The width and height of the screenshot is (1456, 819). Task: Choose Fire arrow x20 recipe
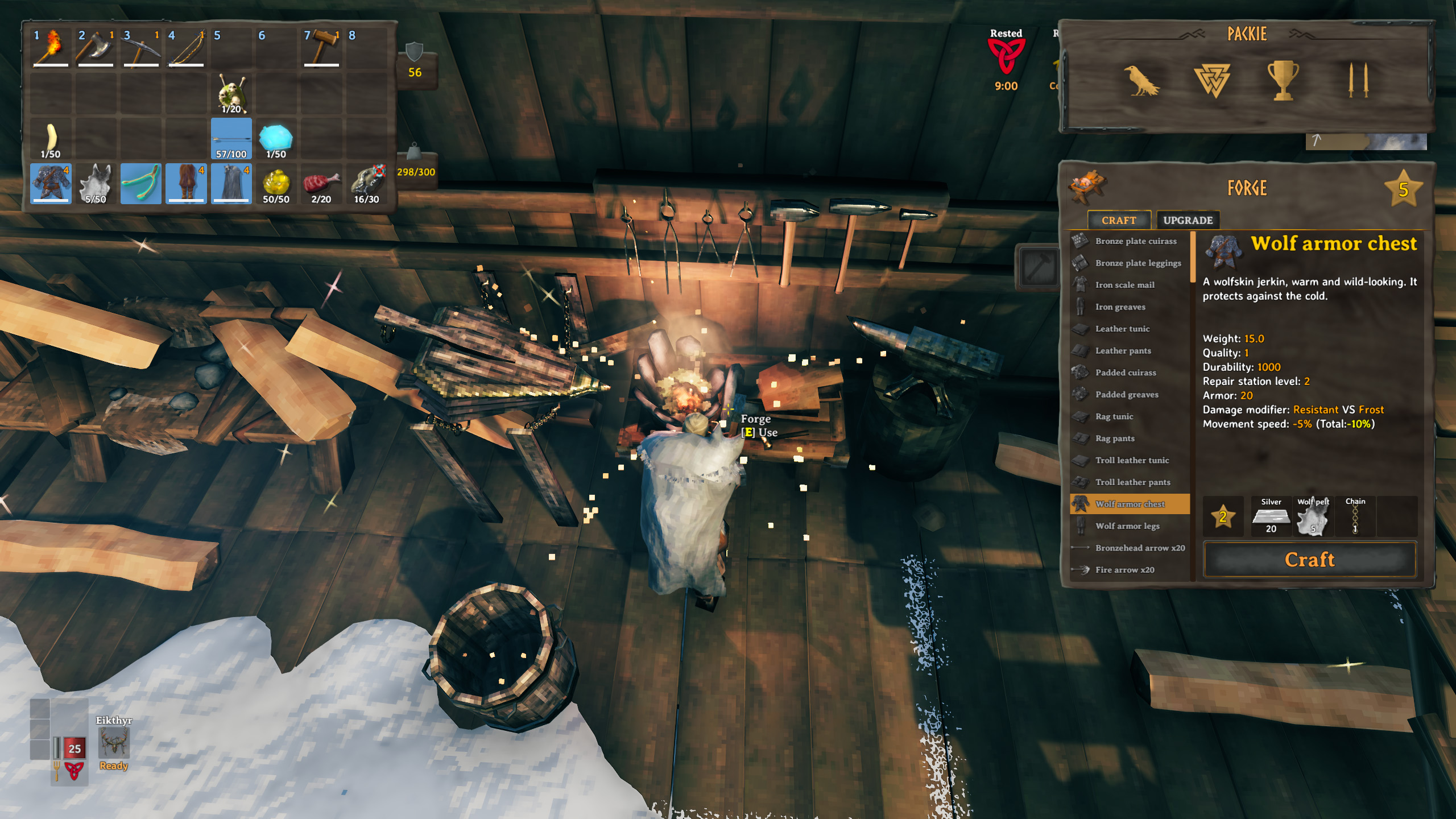(x=1124, y=570)
